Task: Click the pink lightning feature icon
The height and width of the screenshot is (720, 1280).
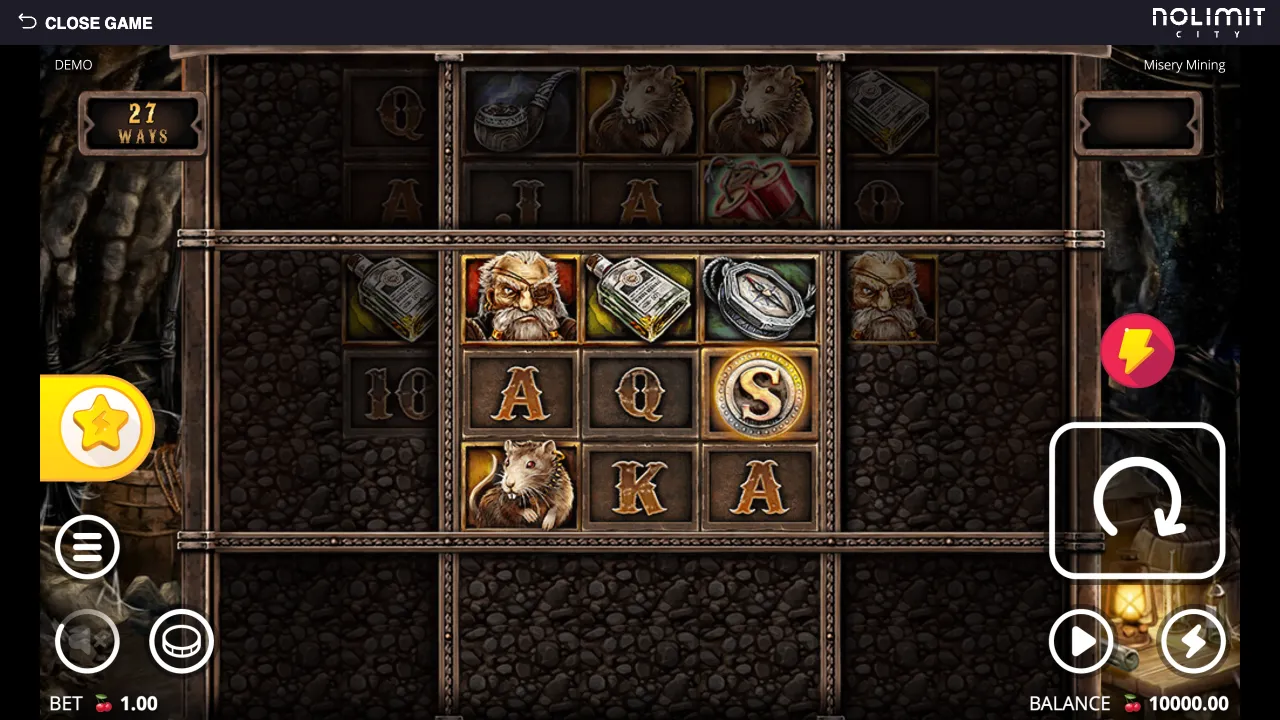Action: coord(1137,350)
